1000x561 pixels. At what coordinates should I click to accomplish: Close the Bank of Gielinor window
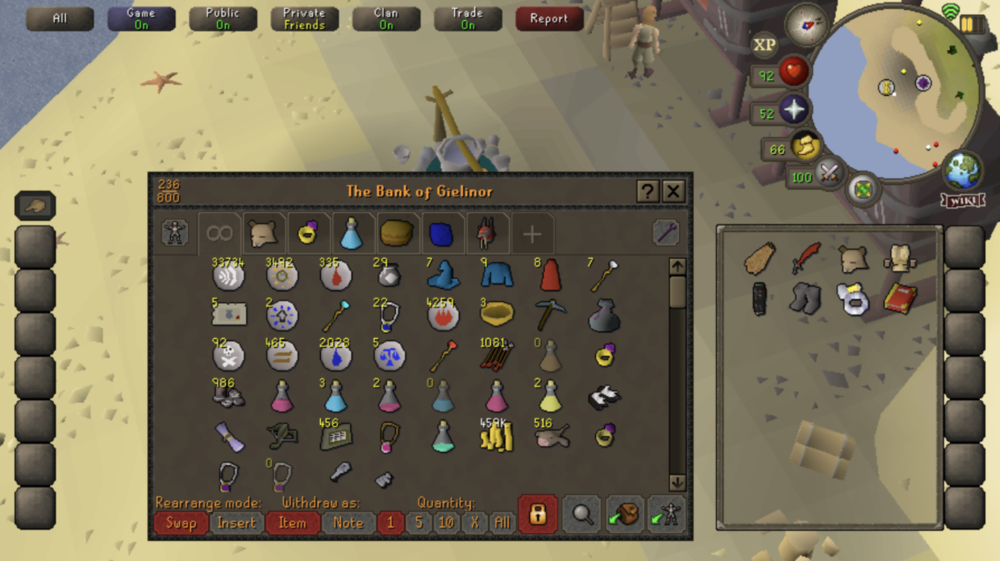pyautogui.click(x=674, y=192)
